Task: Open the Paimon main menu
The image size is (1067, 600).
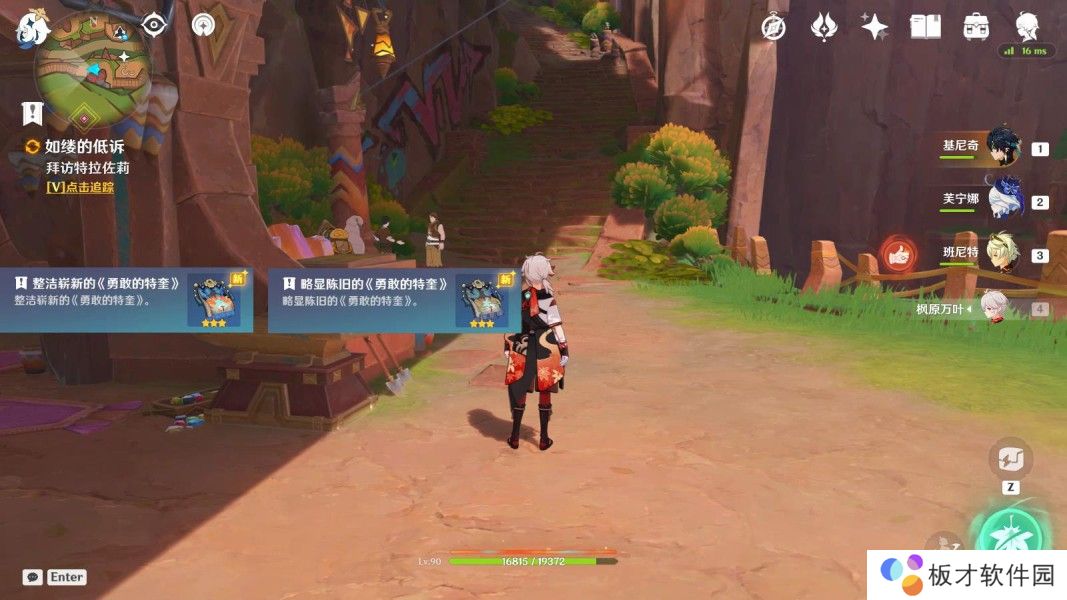Action: tap(32, 28)
